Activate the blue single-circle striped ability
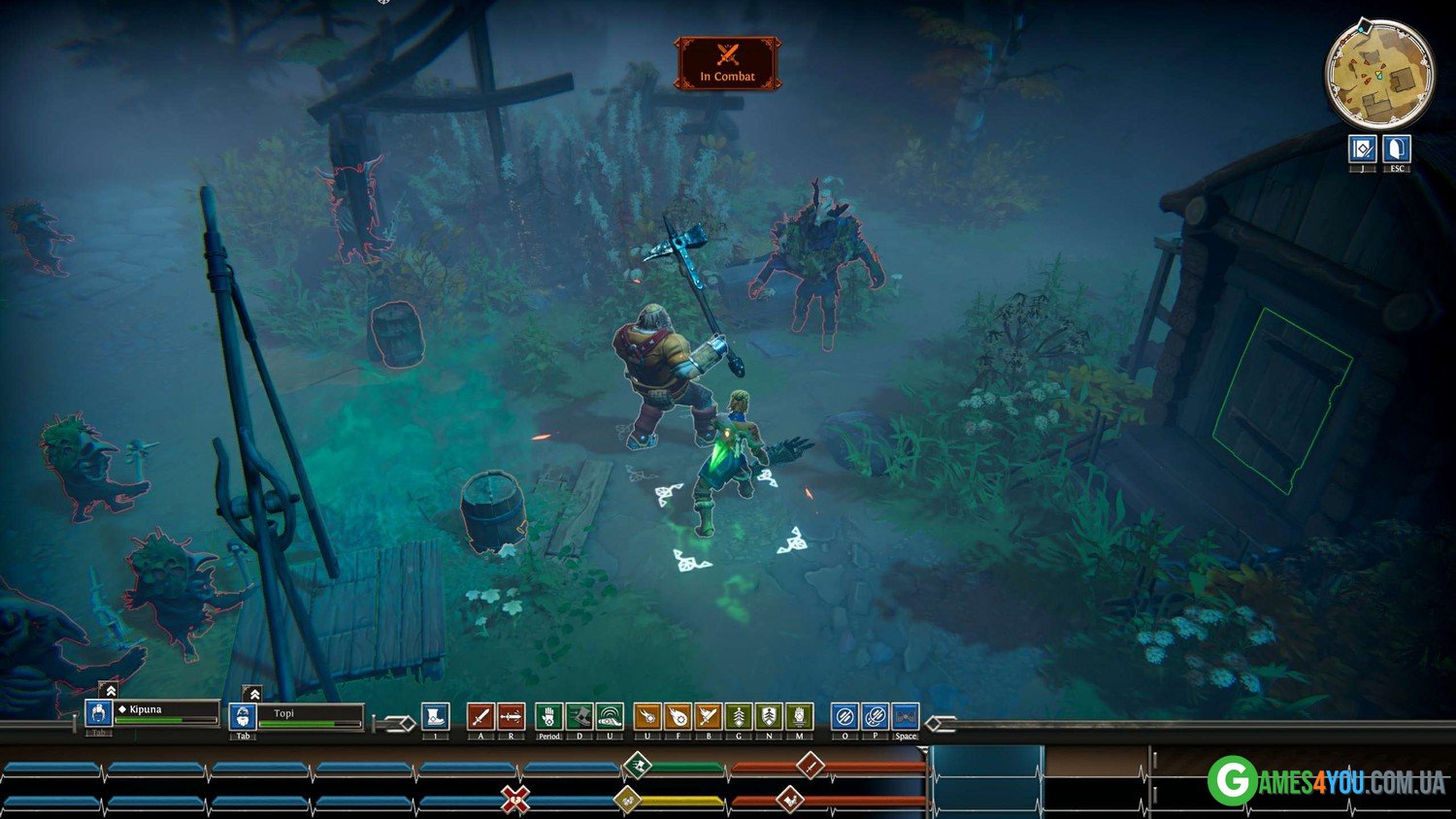1456x819 pixels. pos(844,717)
